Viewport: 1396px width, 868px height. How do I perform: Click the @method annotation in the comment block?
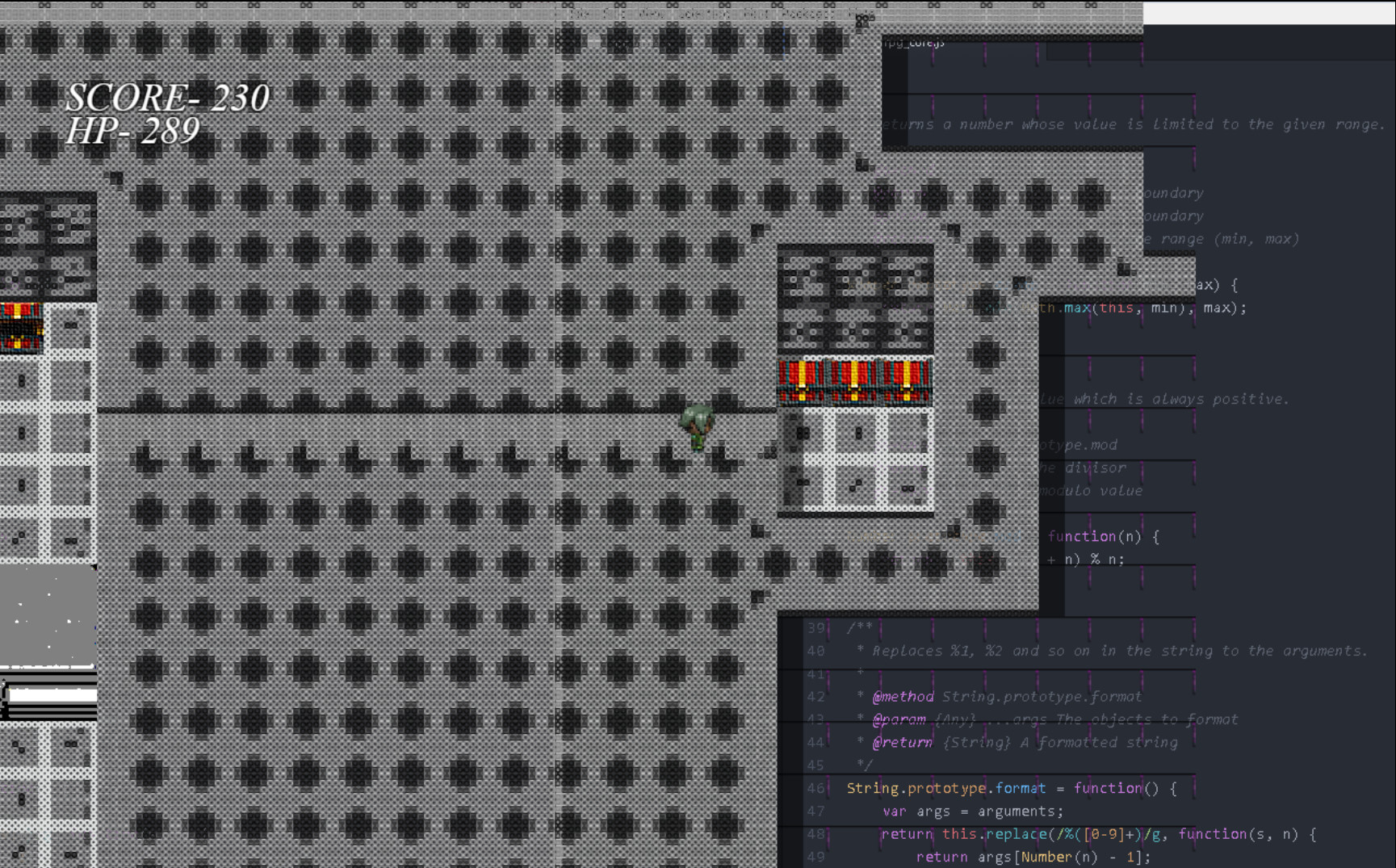point(902,696)
